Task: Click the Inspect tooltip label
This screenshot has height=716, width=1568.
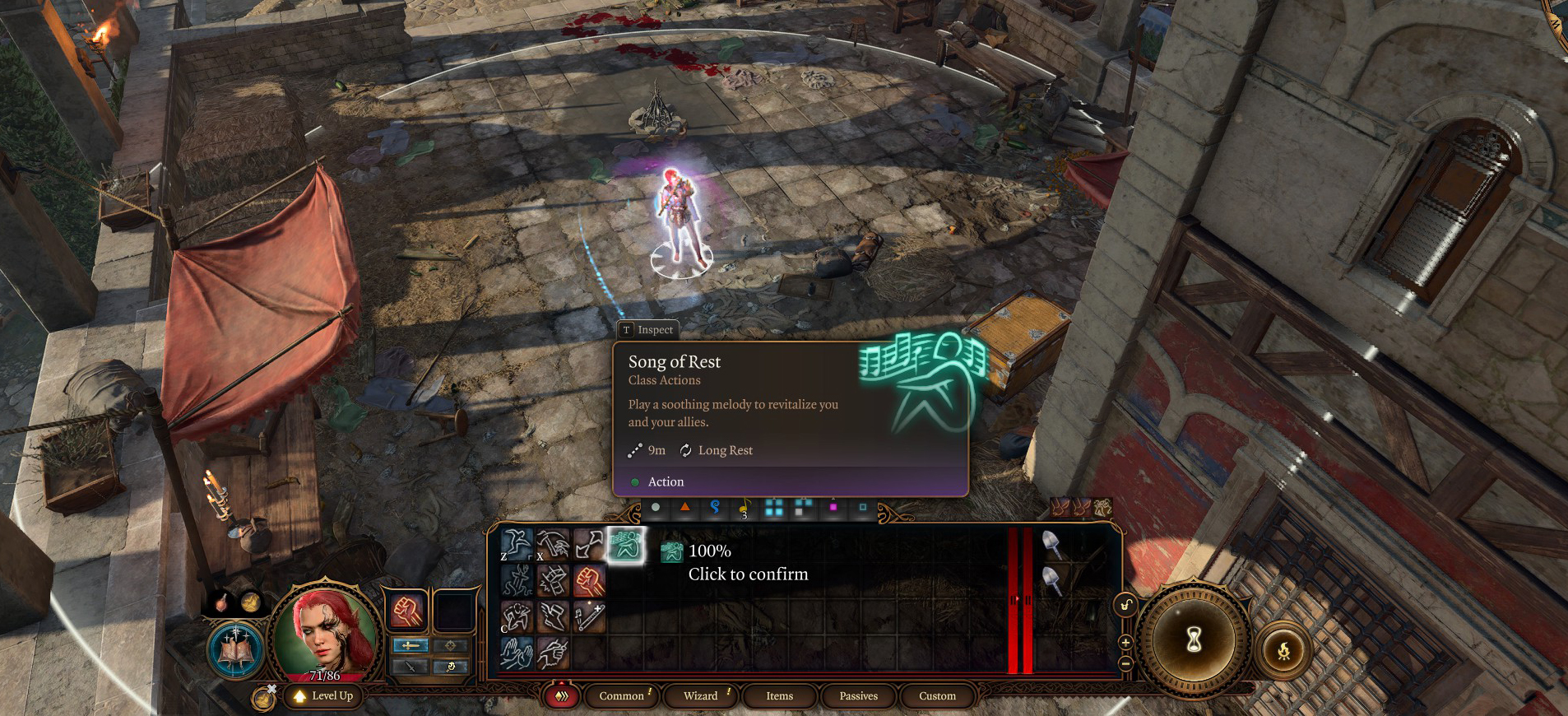Action: click(x=648, y=329)
